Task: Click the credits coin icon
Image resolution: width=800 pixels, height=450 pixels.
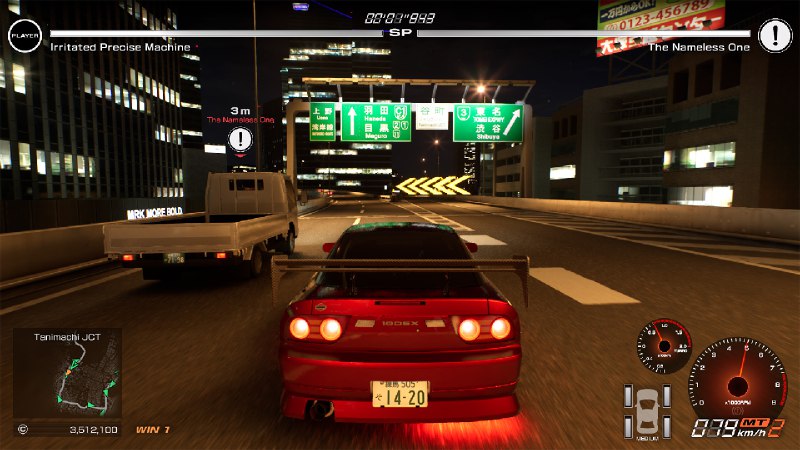Action: tap(23, 430)
